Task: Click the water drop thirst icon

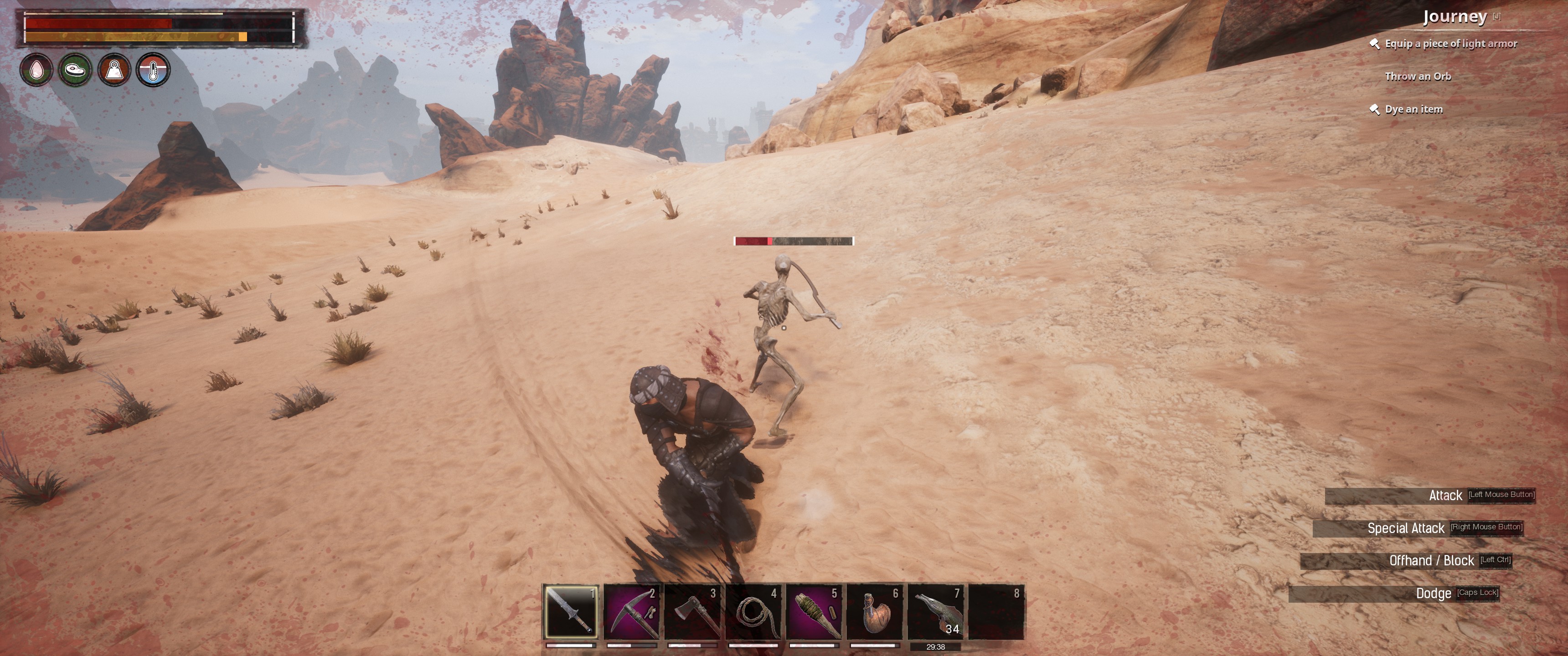Action: [x=36, y=69]
